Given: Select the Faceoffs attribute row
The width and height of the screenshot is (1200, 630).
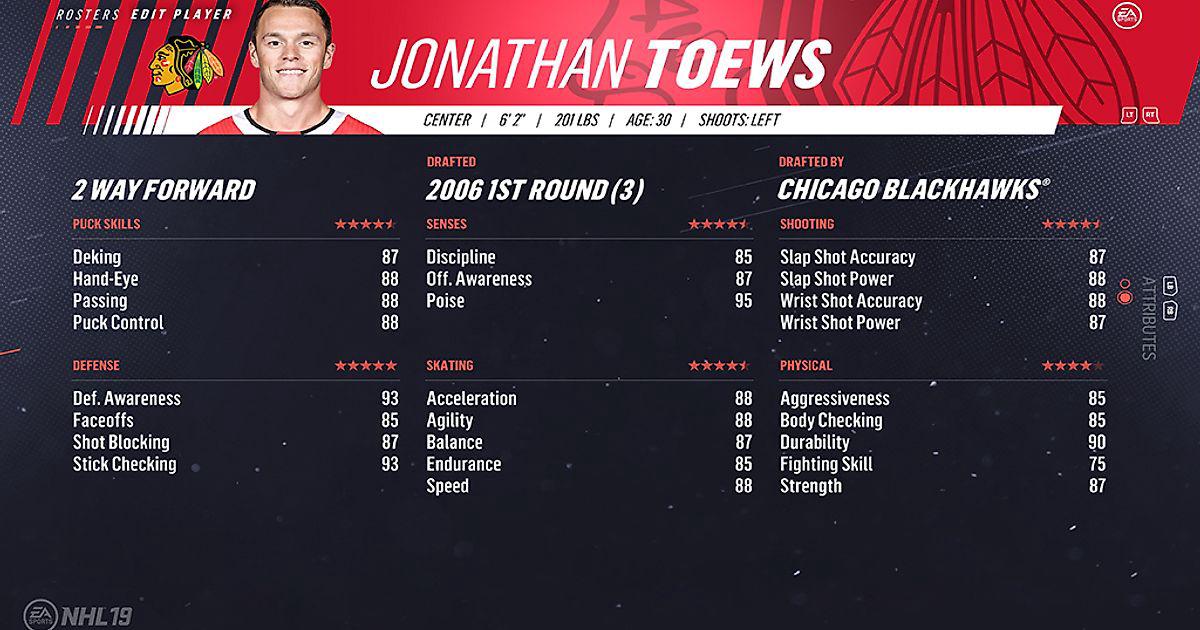Looking at the screenshot, I should point(235,420).
